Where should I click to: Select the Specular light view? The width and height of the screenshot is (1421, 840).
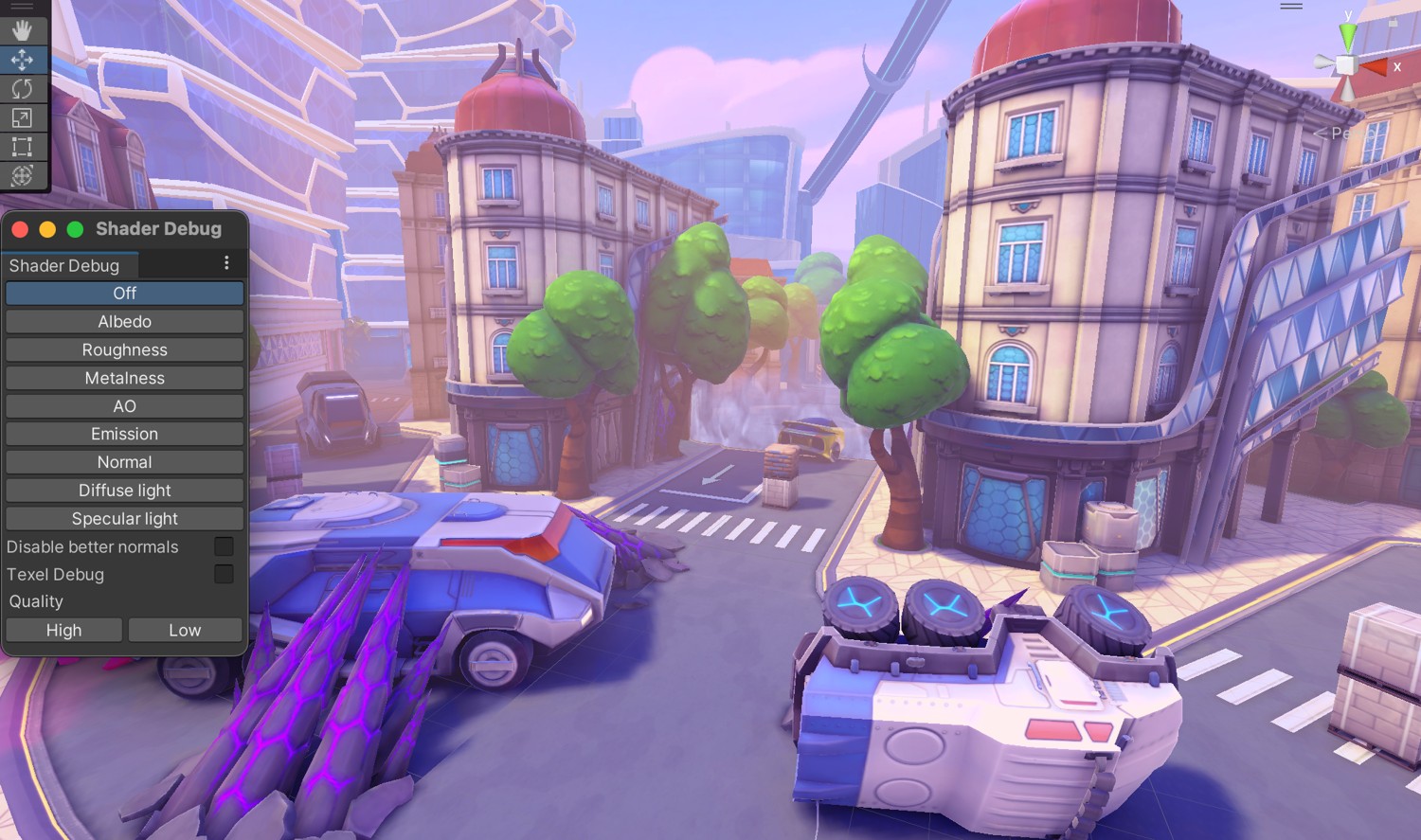click(124, 519)
